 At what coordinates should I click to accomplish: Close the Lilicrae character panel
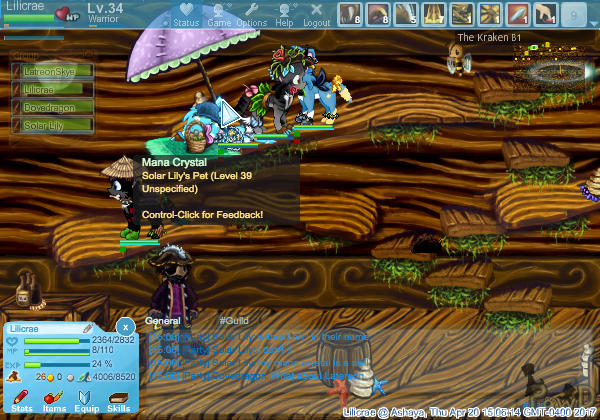[x=125, y=327]
